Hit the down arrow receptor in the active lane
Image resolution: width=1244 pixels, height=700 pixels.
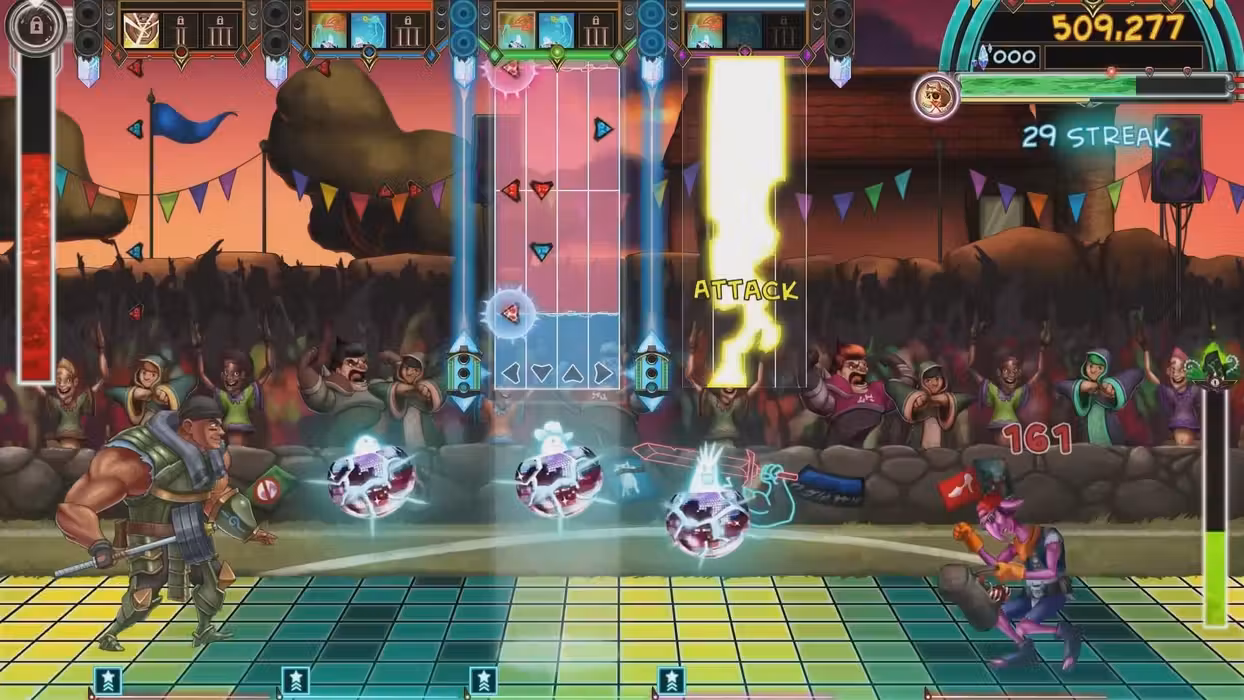point(542,373)
